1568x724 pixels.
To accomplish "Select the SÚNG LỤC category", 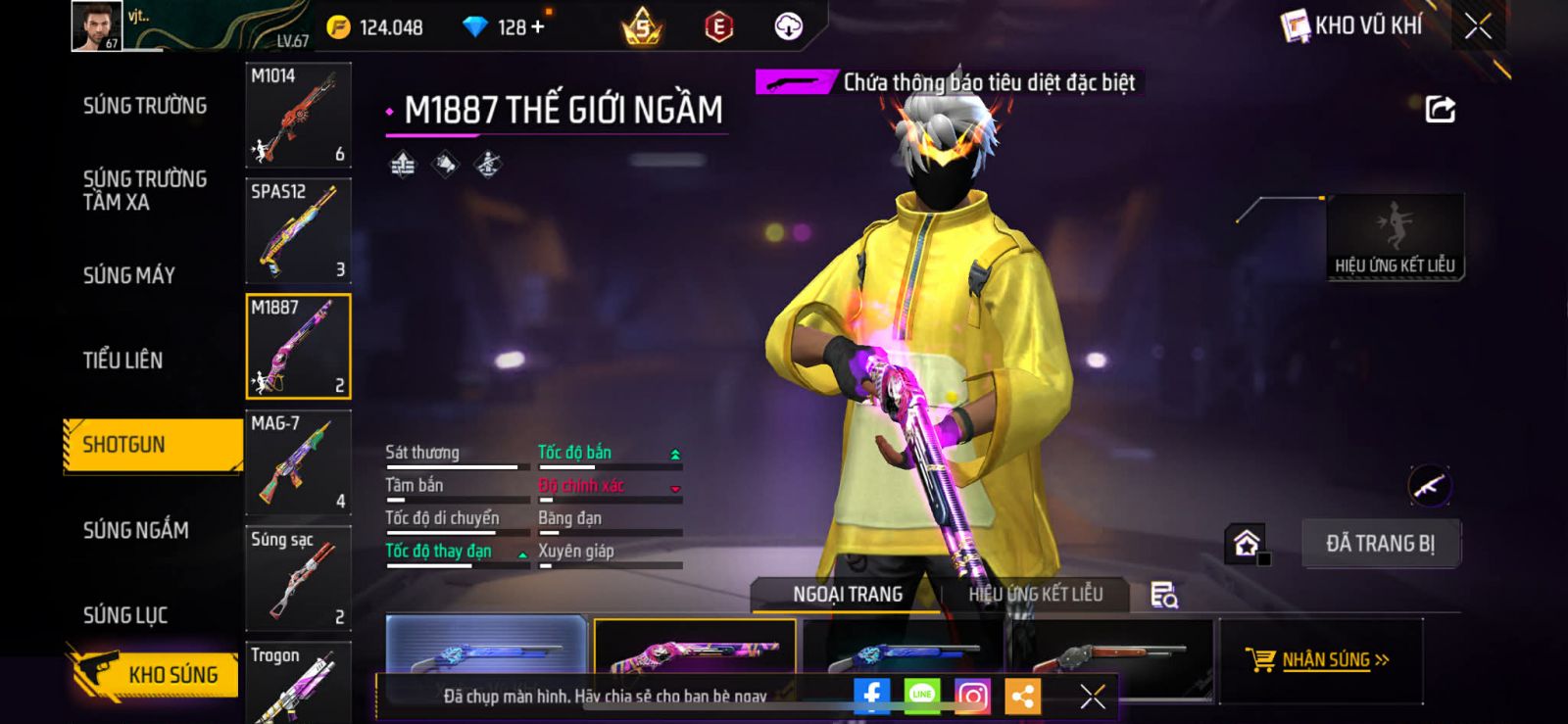I will pos(125,615).
